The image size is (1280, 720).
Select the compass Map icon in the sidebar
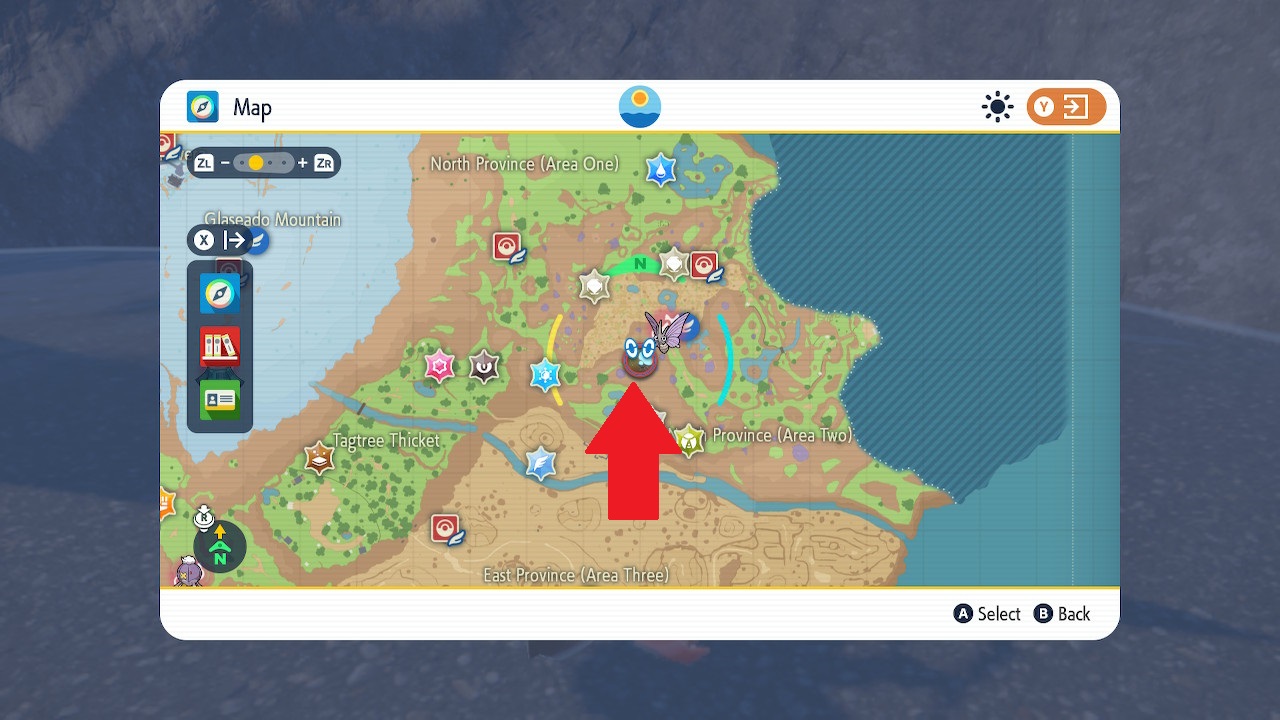[220, 295]
